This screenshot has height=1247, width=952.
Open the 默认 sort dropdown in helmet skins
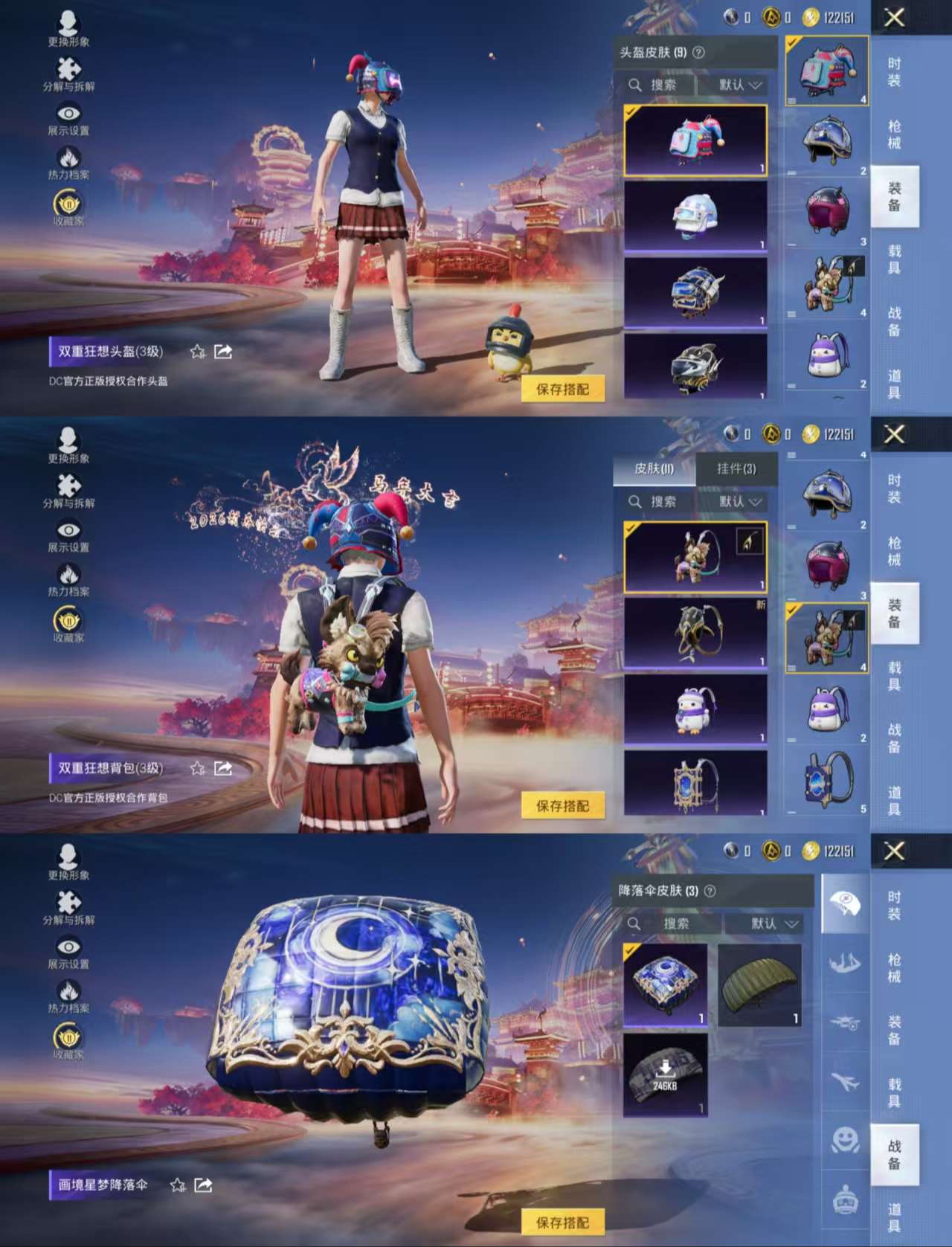738,84
